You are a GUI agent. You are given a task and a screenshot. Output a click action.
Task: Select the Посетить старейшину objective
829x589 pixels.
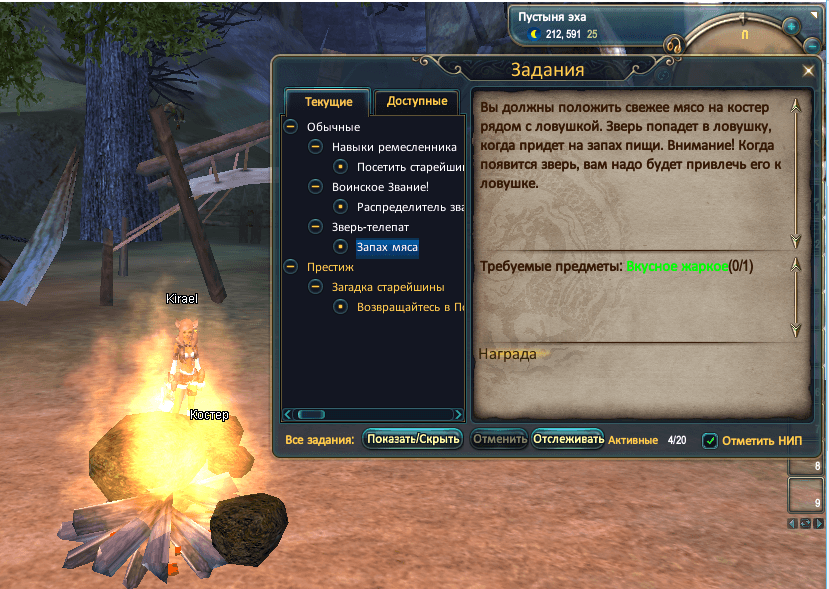pyautogui.click(x=410, y=166)
